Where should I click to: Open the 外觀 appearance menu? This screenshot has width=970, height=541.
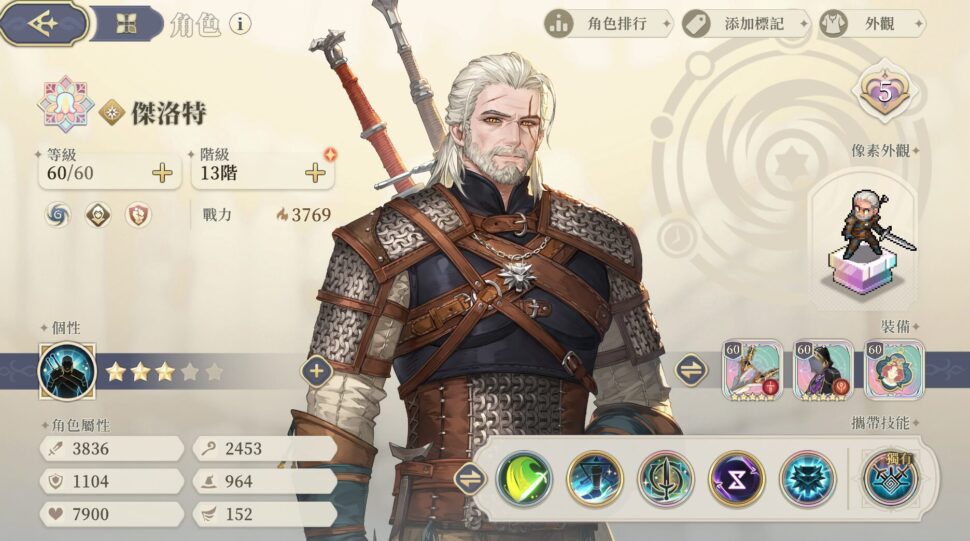click(x=866, y=23)
